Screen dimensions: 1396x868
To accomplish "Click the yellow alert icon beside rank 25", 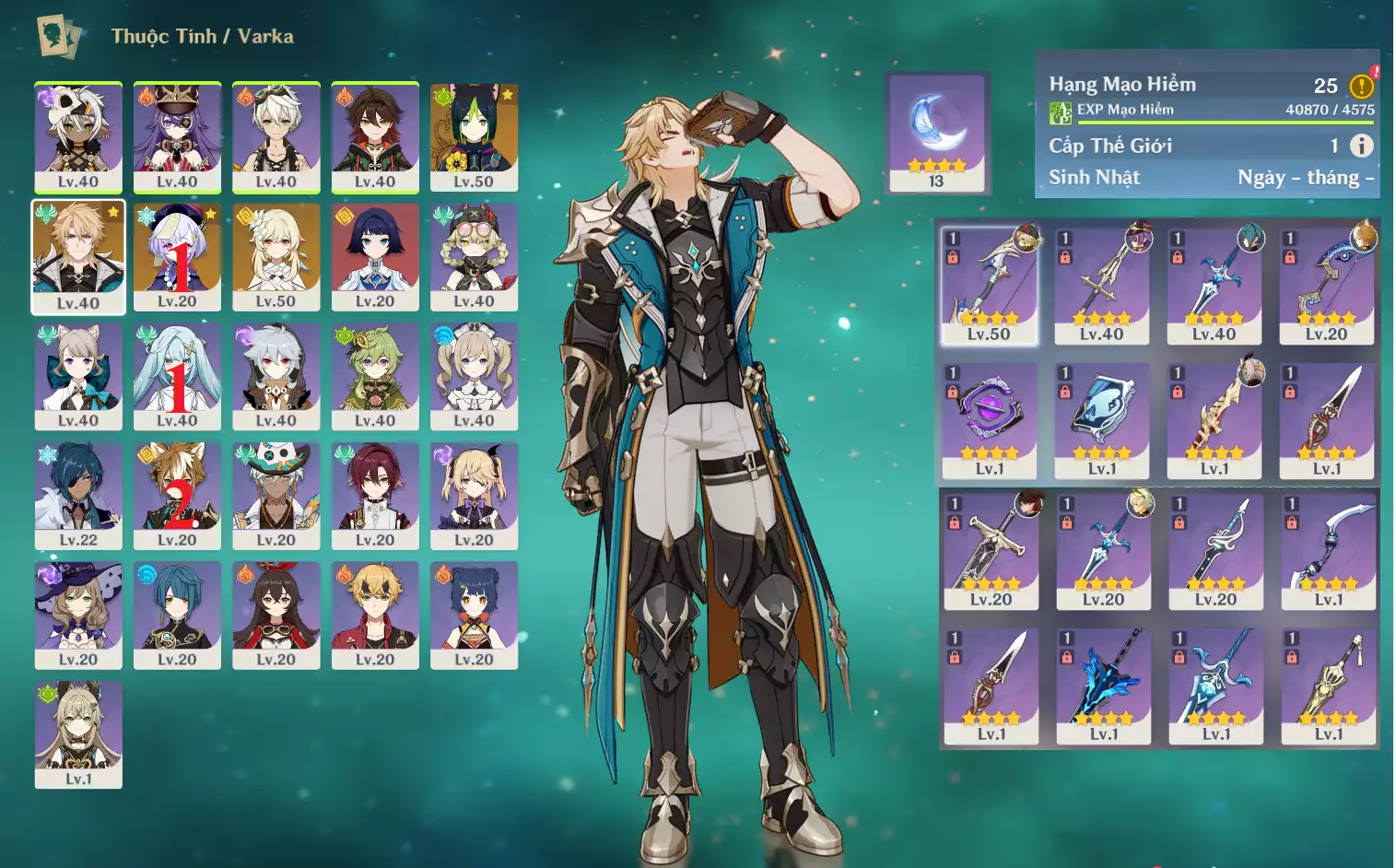I will [x=1361, y=86].
